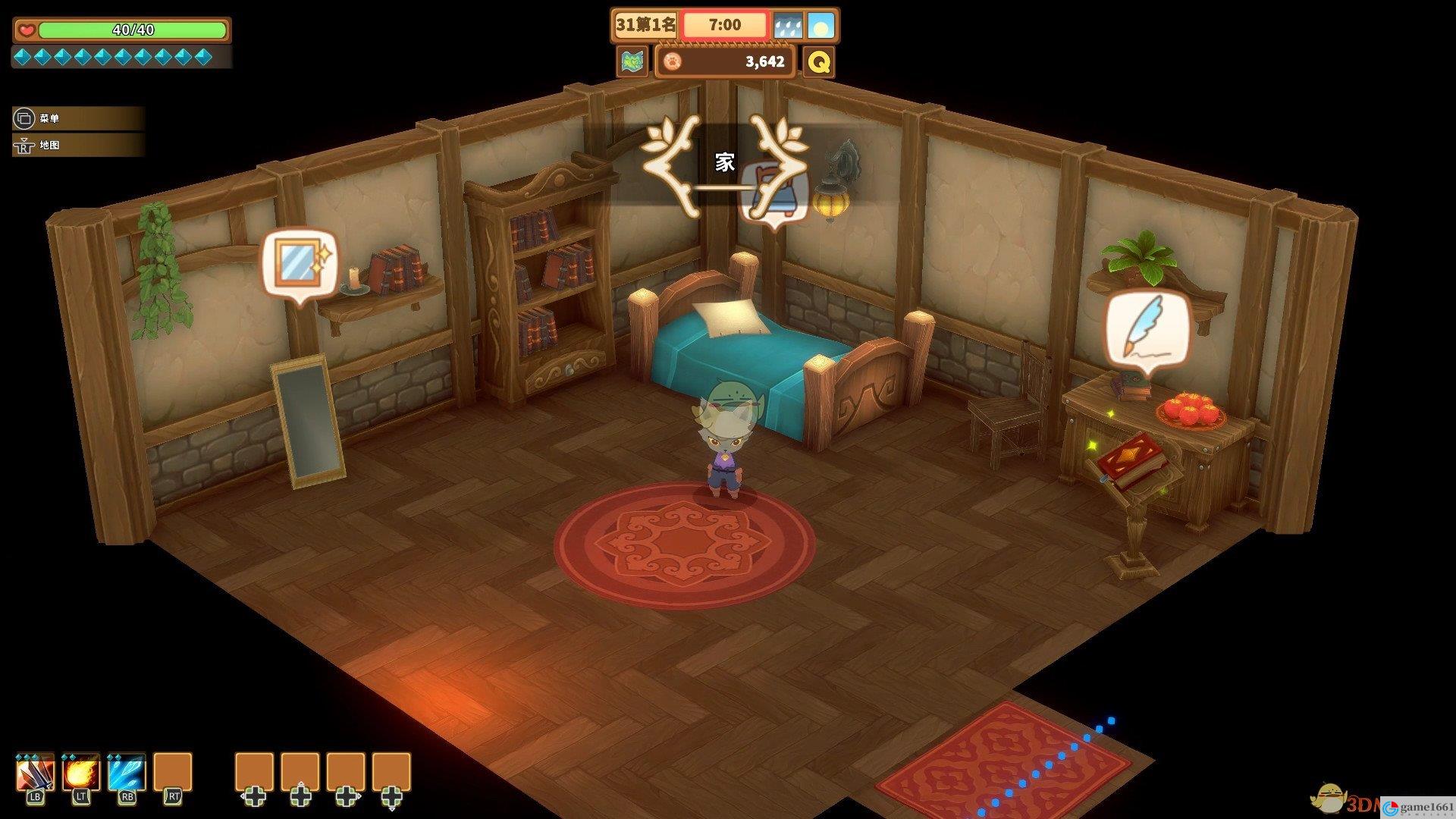Open the 菜单 menu entry
This screenshot has height=819, width=1456.
click(x=76, y=118)
